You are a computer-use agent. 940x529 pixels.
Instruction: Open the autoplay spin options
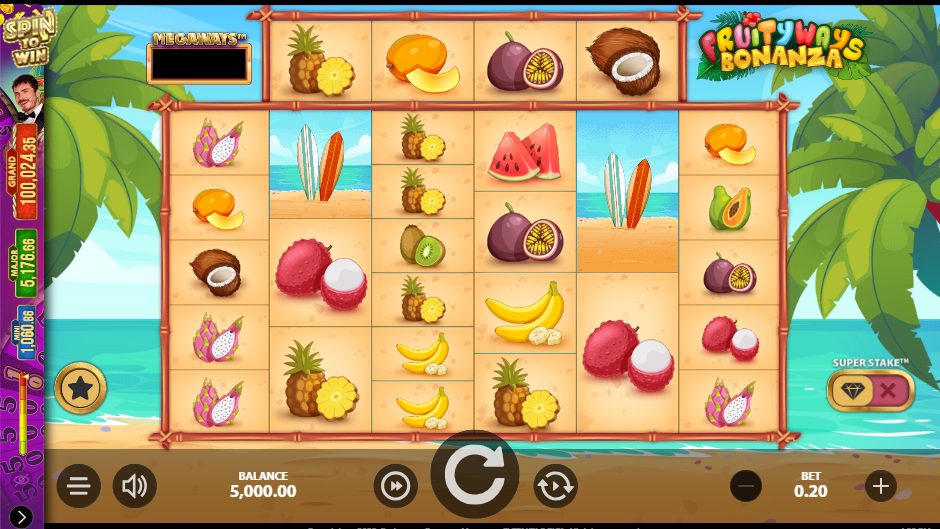(x=555, y=487)
